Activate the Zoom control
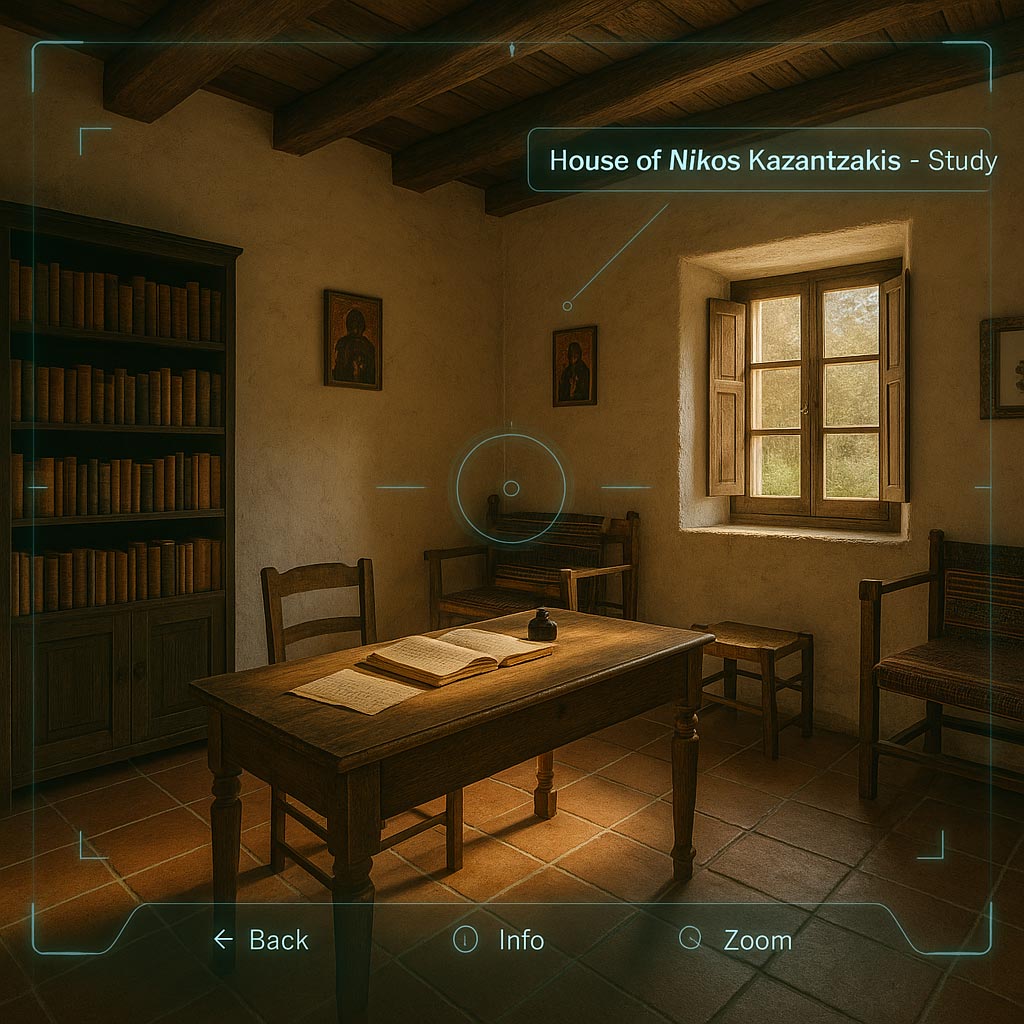This screenshot has width=1024, height=1024. pos(736,940)
